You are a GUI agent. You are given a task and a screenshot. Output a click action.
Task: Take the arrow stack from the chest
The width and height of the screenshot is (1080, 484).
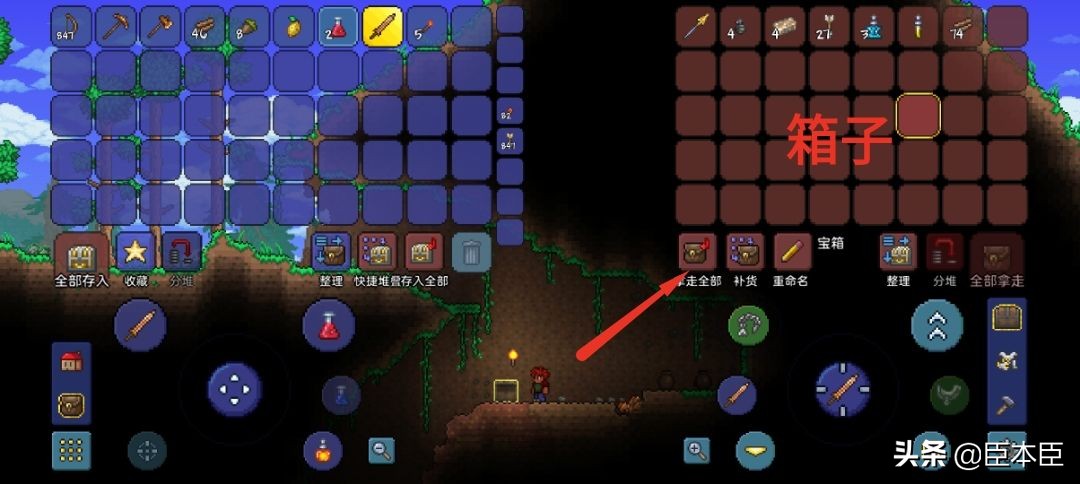829,27
